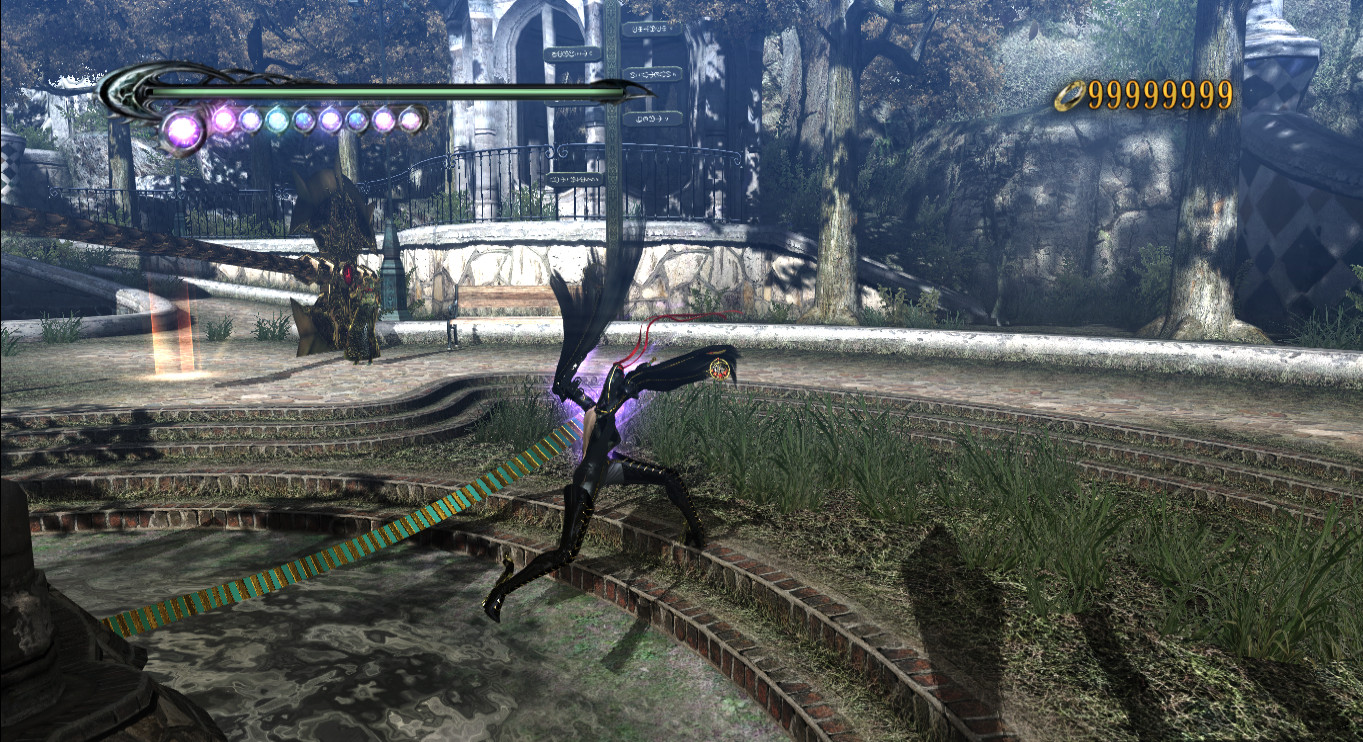
Task: Expand the topmost signpost plaque
Action: [654, 29]
